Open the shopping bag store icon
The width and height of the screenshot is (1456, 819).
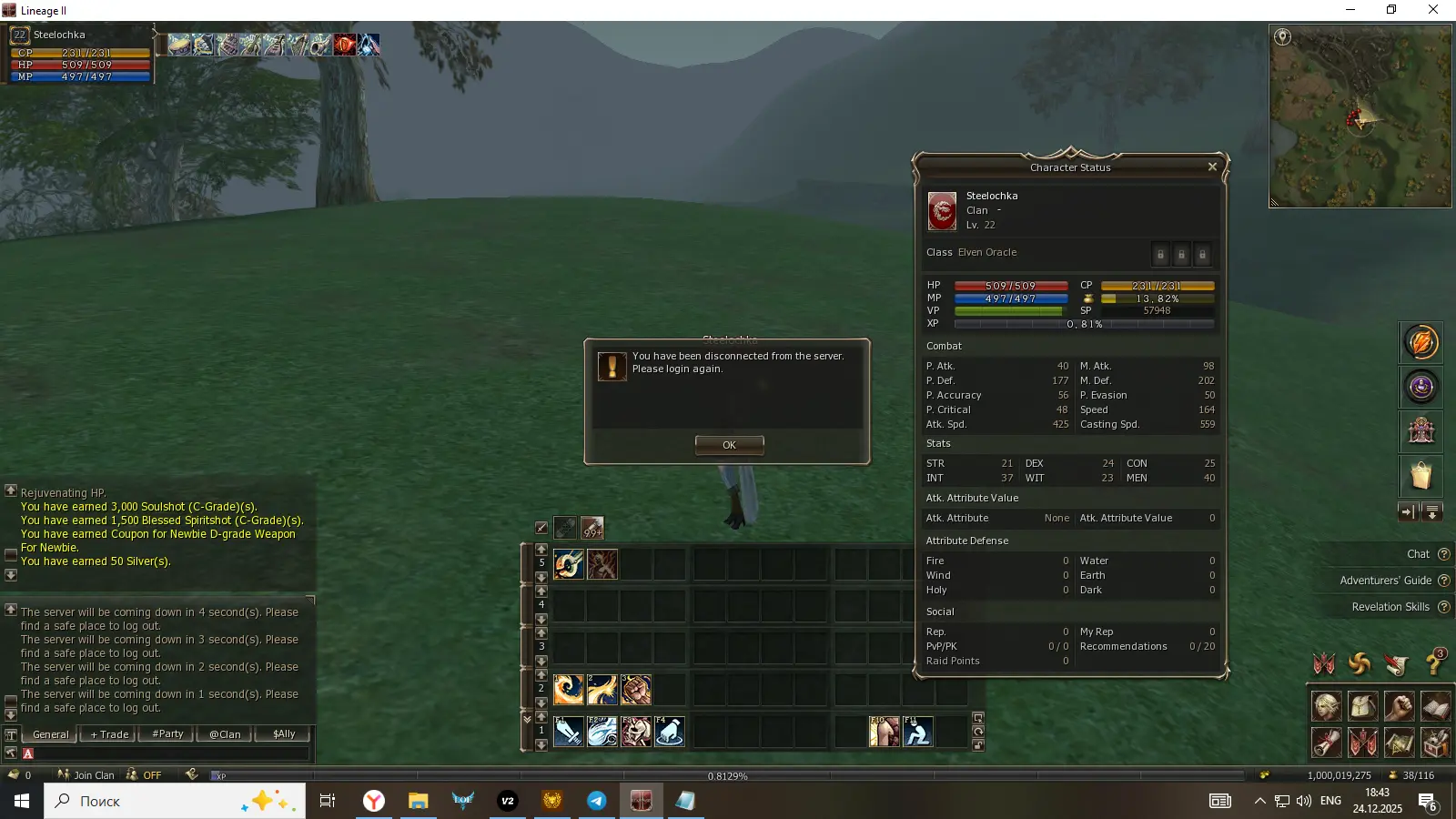point(1421,475)
